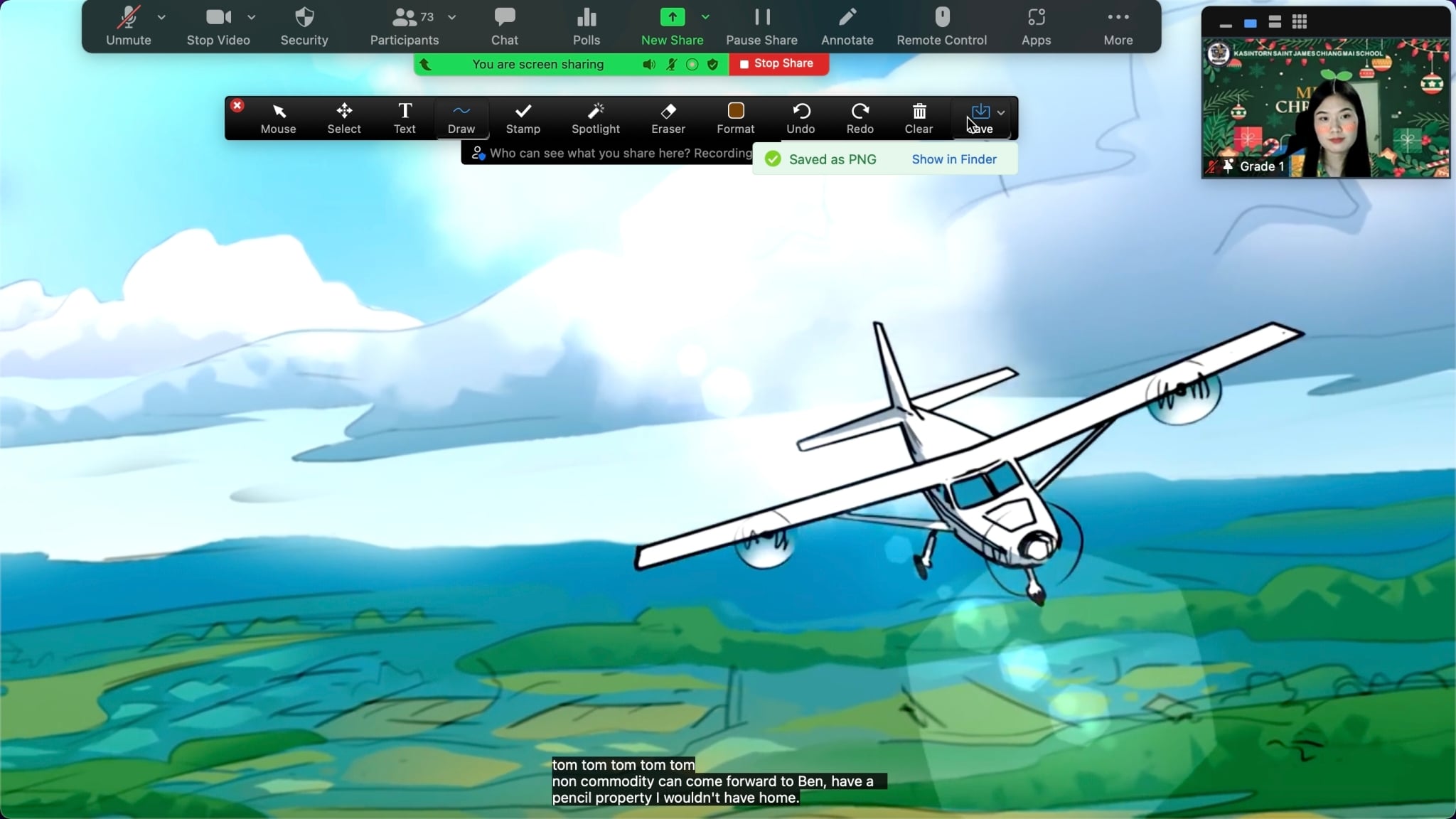The image size is (1456, 819).
Task: Click the Show in Finder link
Action: coord(954,159)
